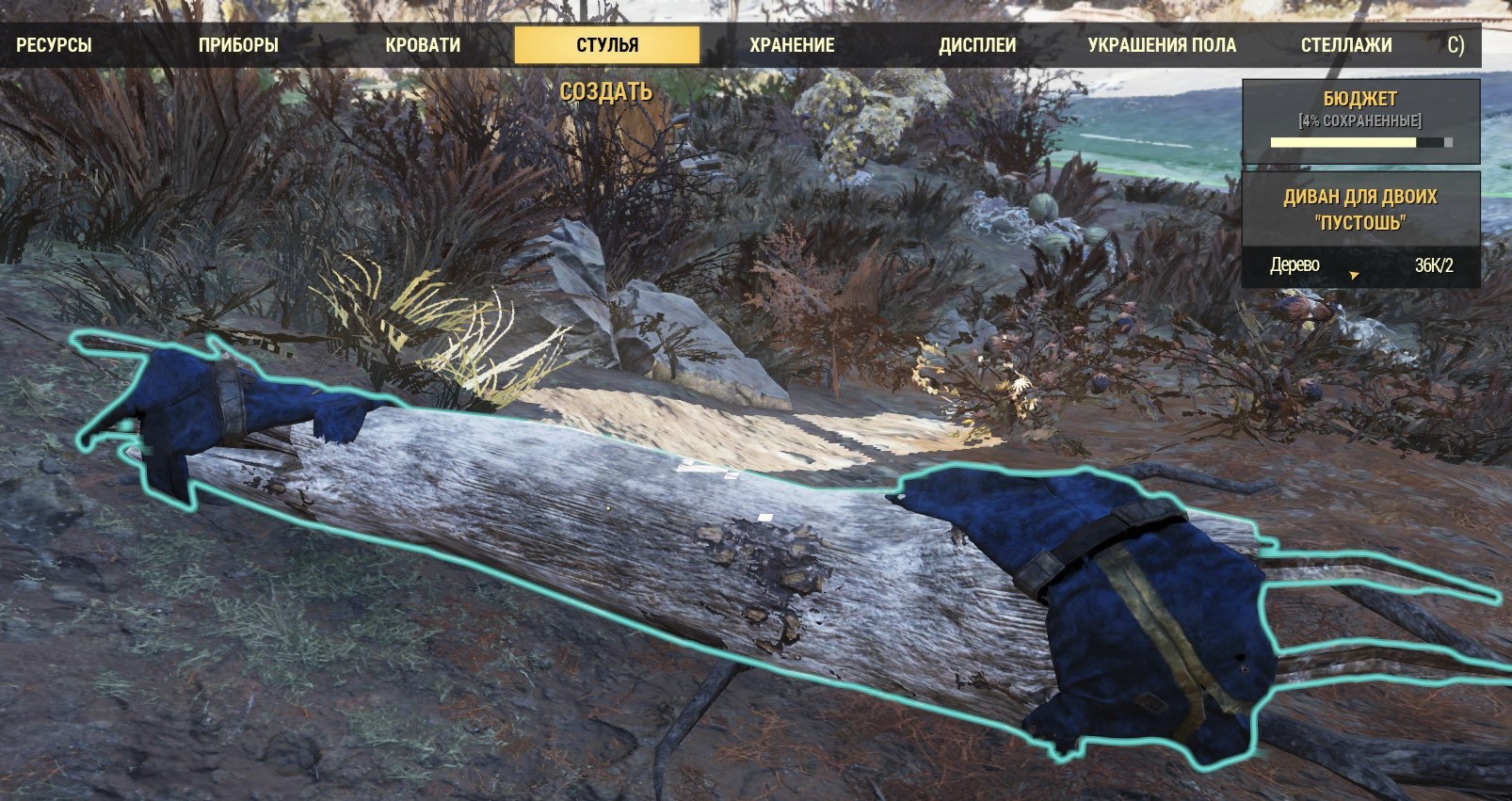Switch to the Дисплеи tab
The height and width of the screenshot is (801, 1512).
(977, 45)
